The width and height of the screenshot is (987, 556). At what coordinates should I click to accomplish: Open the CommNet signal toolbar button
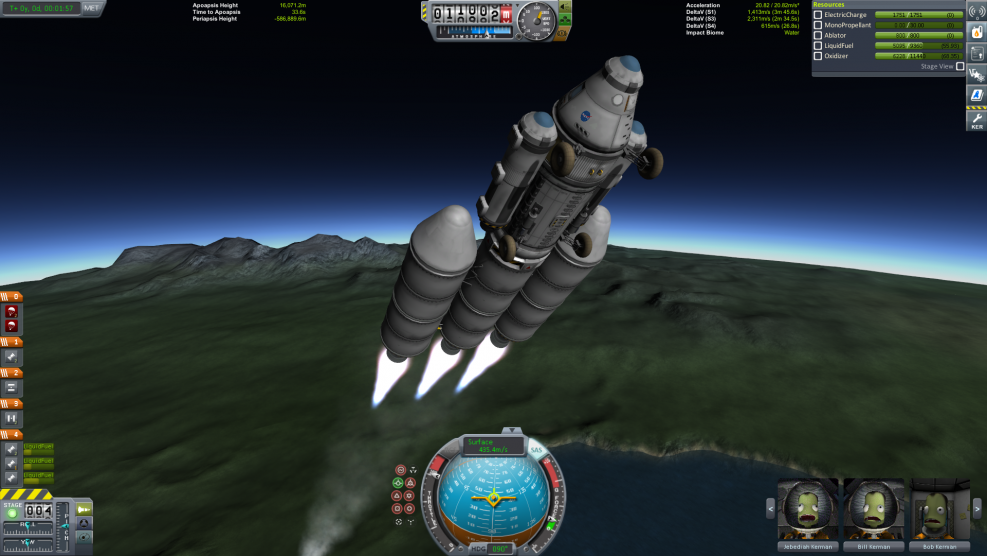coord(976,12)
